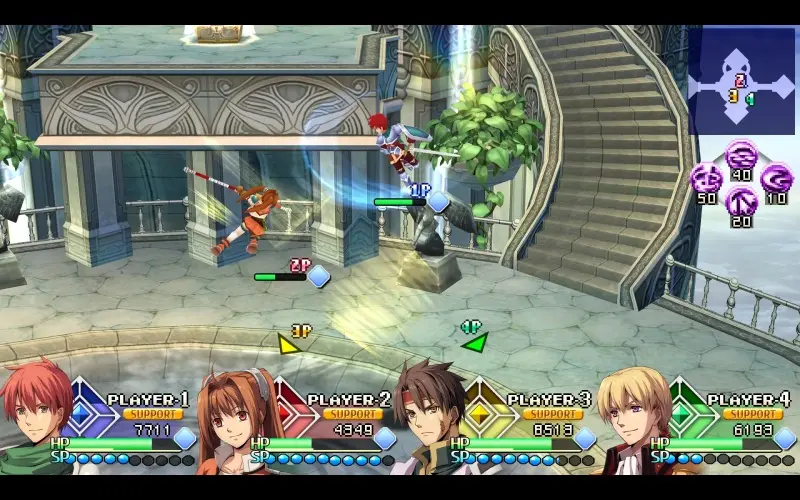Toggle the SUPPORT tag under Player-2
This screenshot has height=500, width=800.
coord(352,414)
